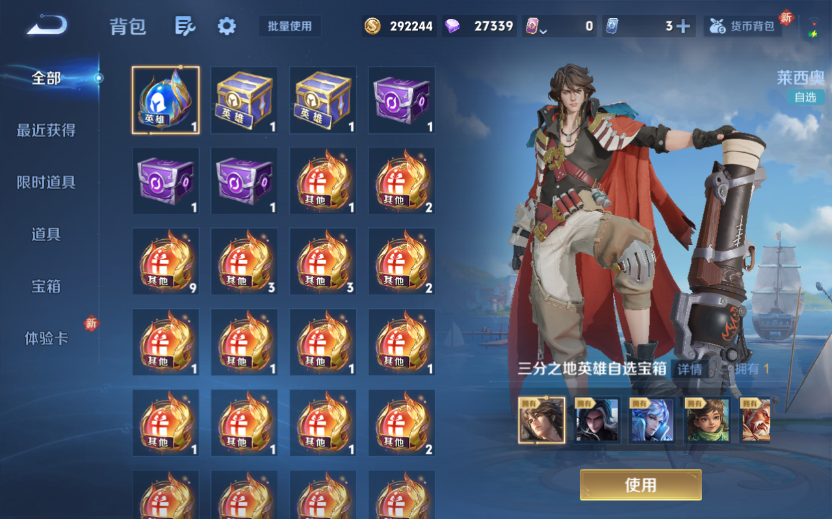Select the 道具 category tab
The height and width of the screenshot is (519, 832).
46,234
